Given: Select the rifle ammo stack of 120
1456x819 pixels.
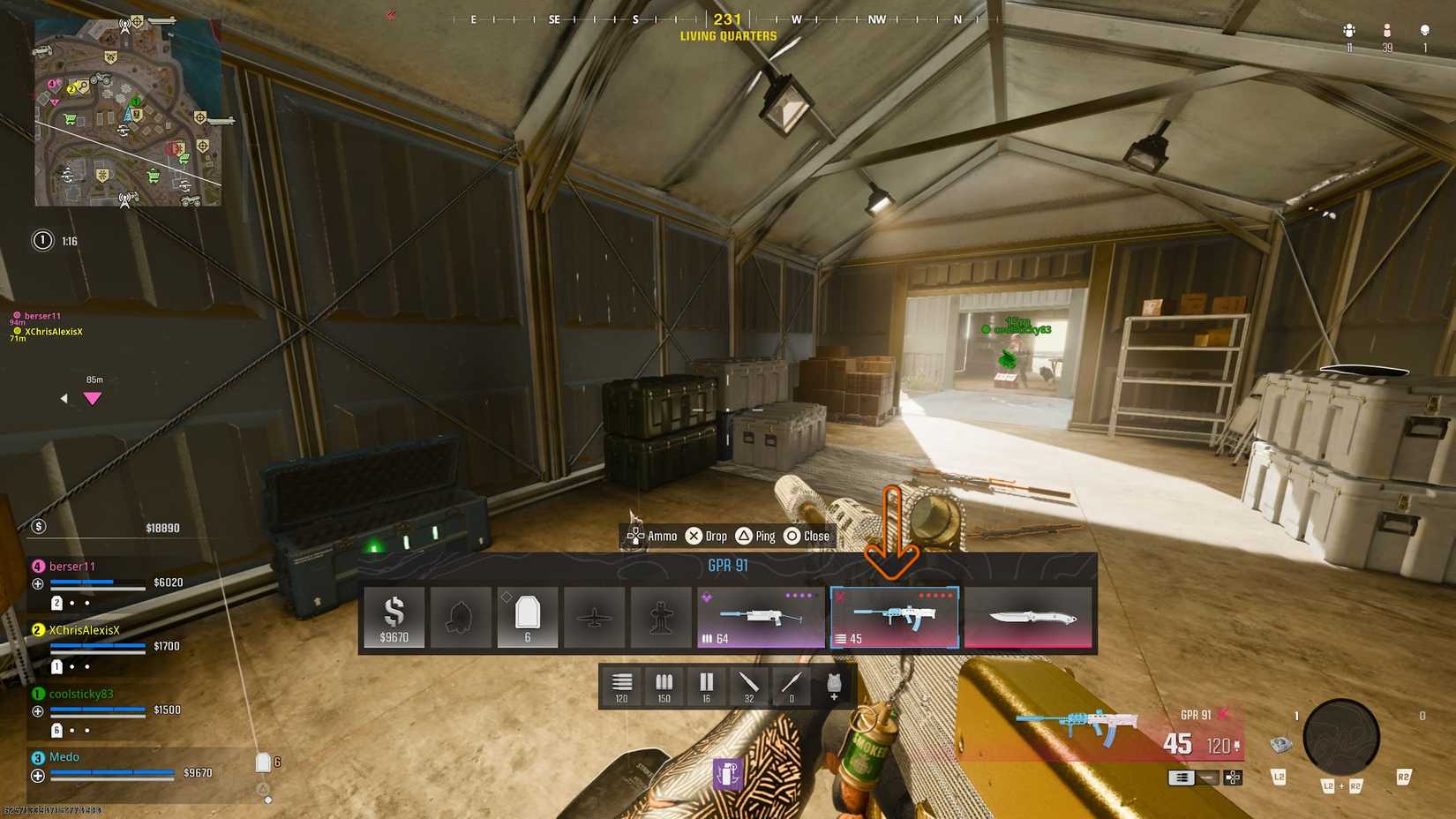Looking at the screenshot, I should [x=622, y=686].
